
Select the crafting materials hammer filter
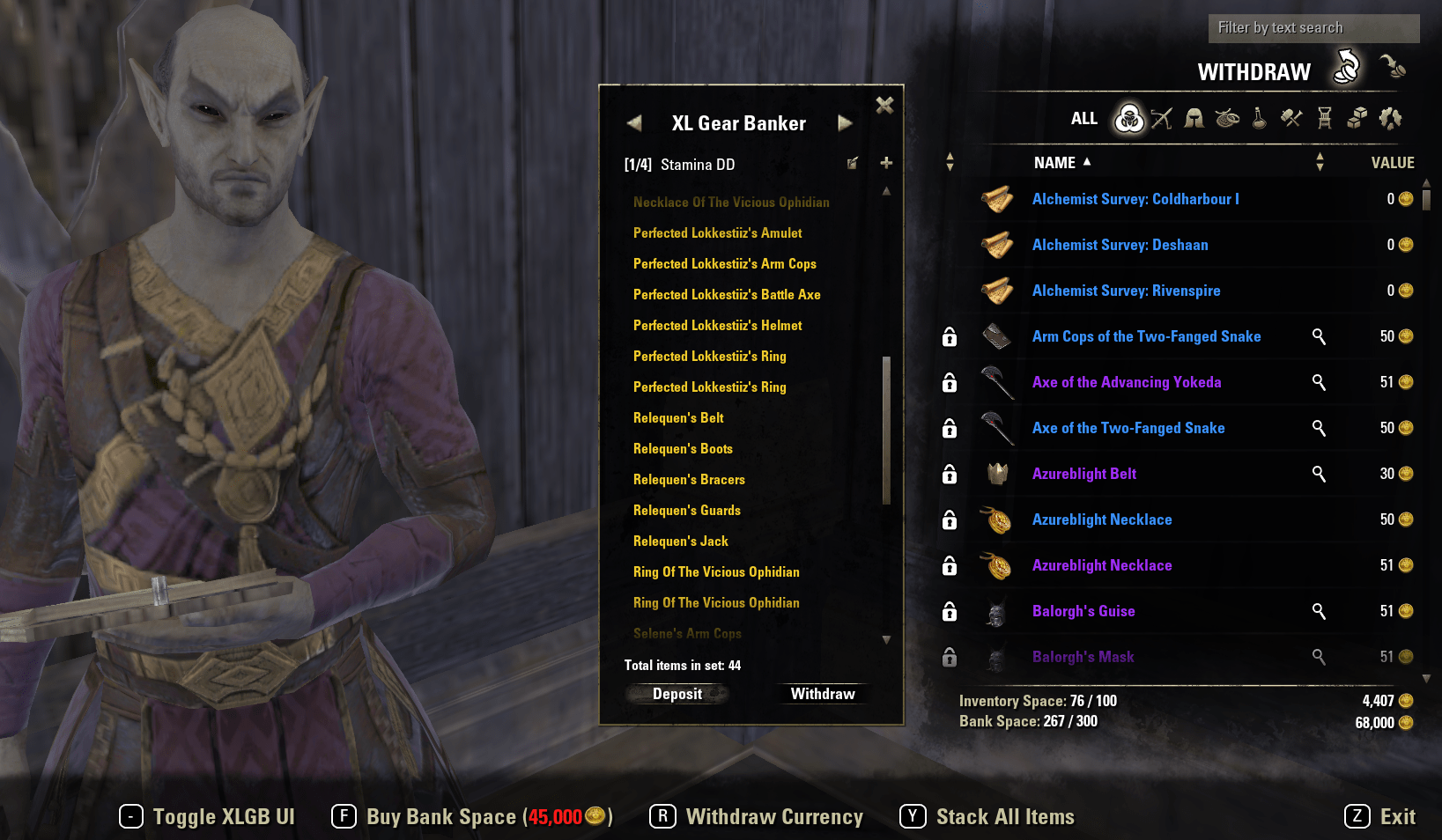(1290, 118)
